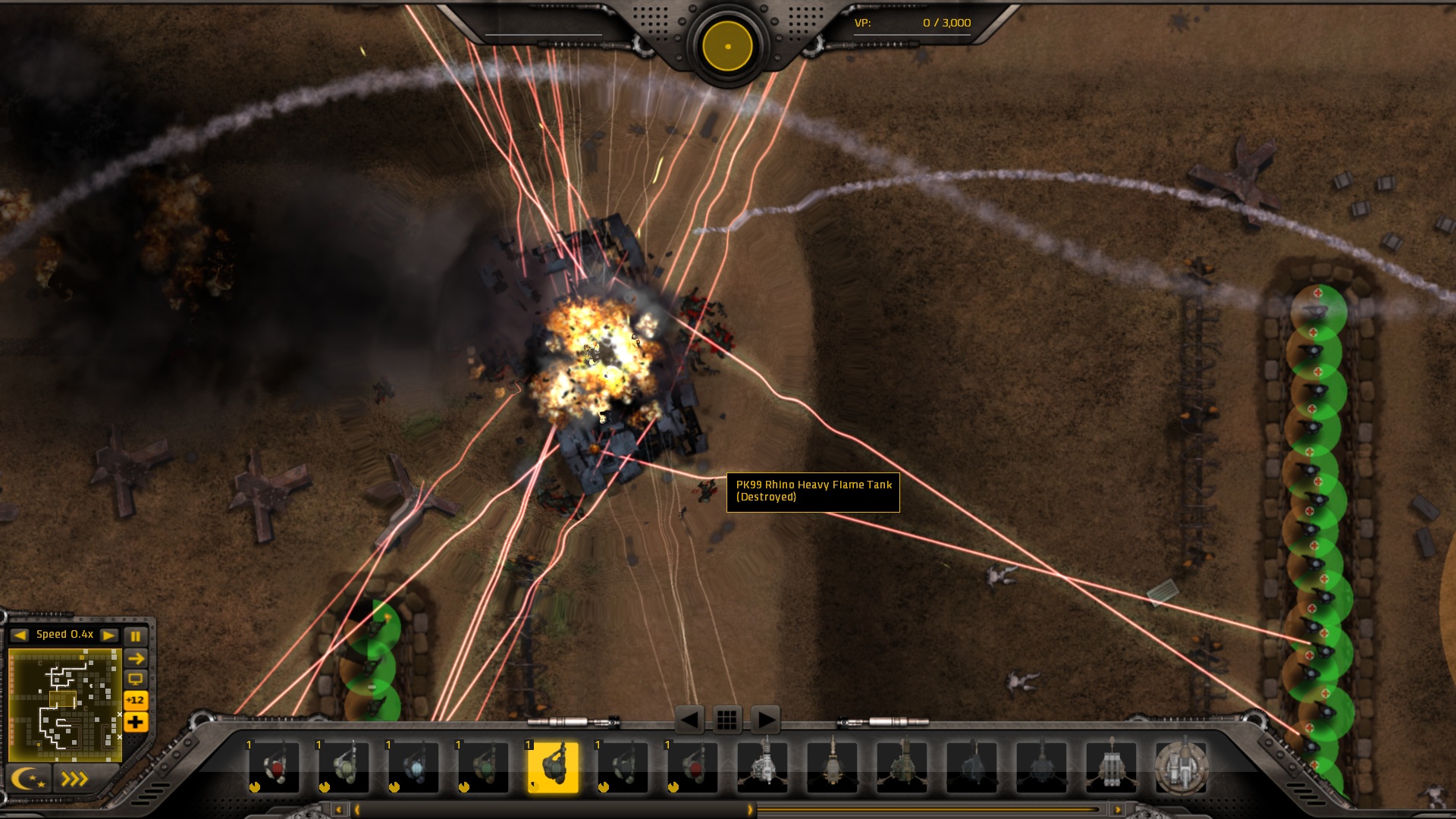Increase game speed with the right arrow
This screenshot has width=1456, height=819.
coord(109,635)
